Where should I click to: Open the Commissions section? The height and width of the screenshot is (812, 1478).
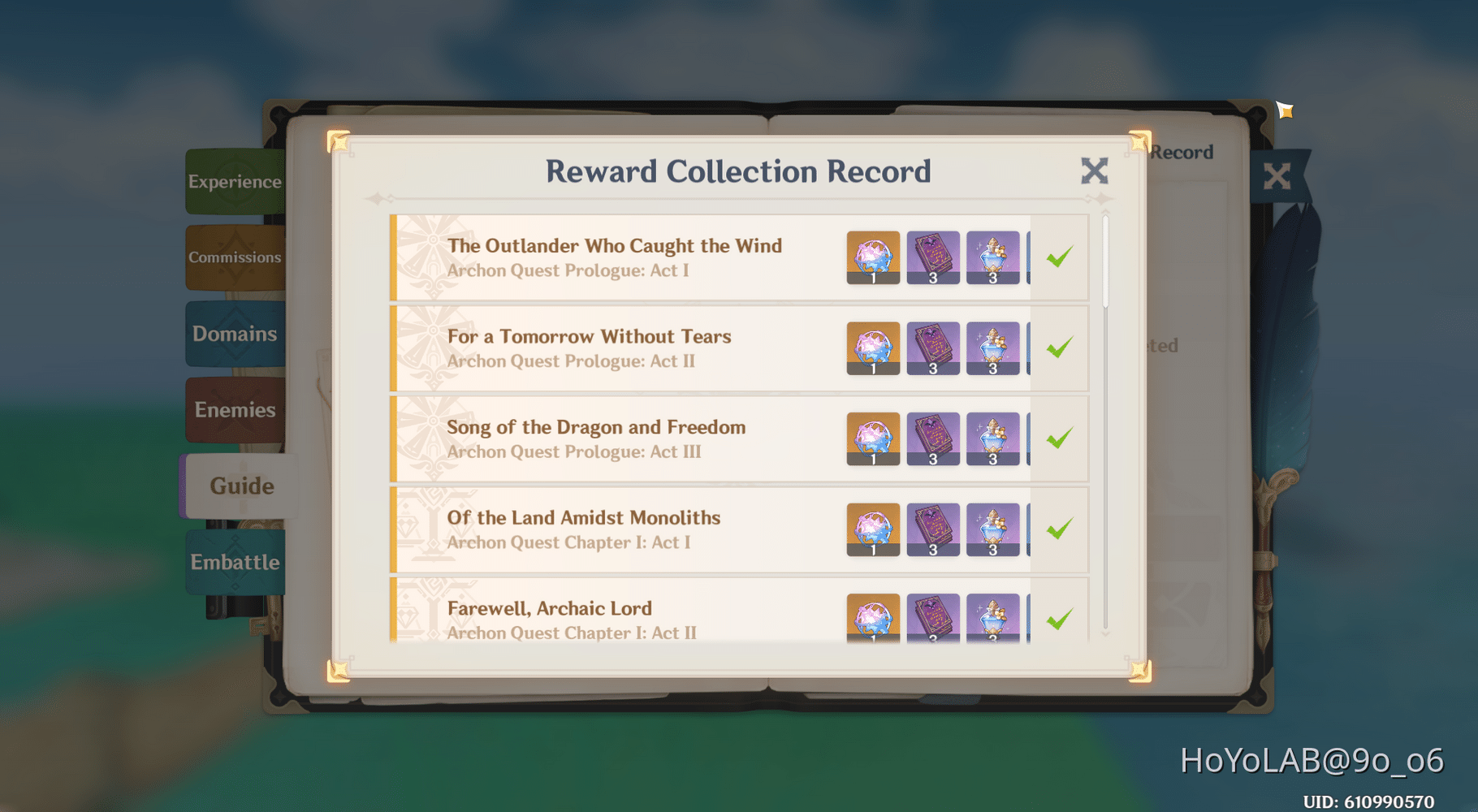235,257
